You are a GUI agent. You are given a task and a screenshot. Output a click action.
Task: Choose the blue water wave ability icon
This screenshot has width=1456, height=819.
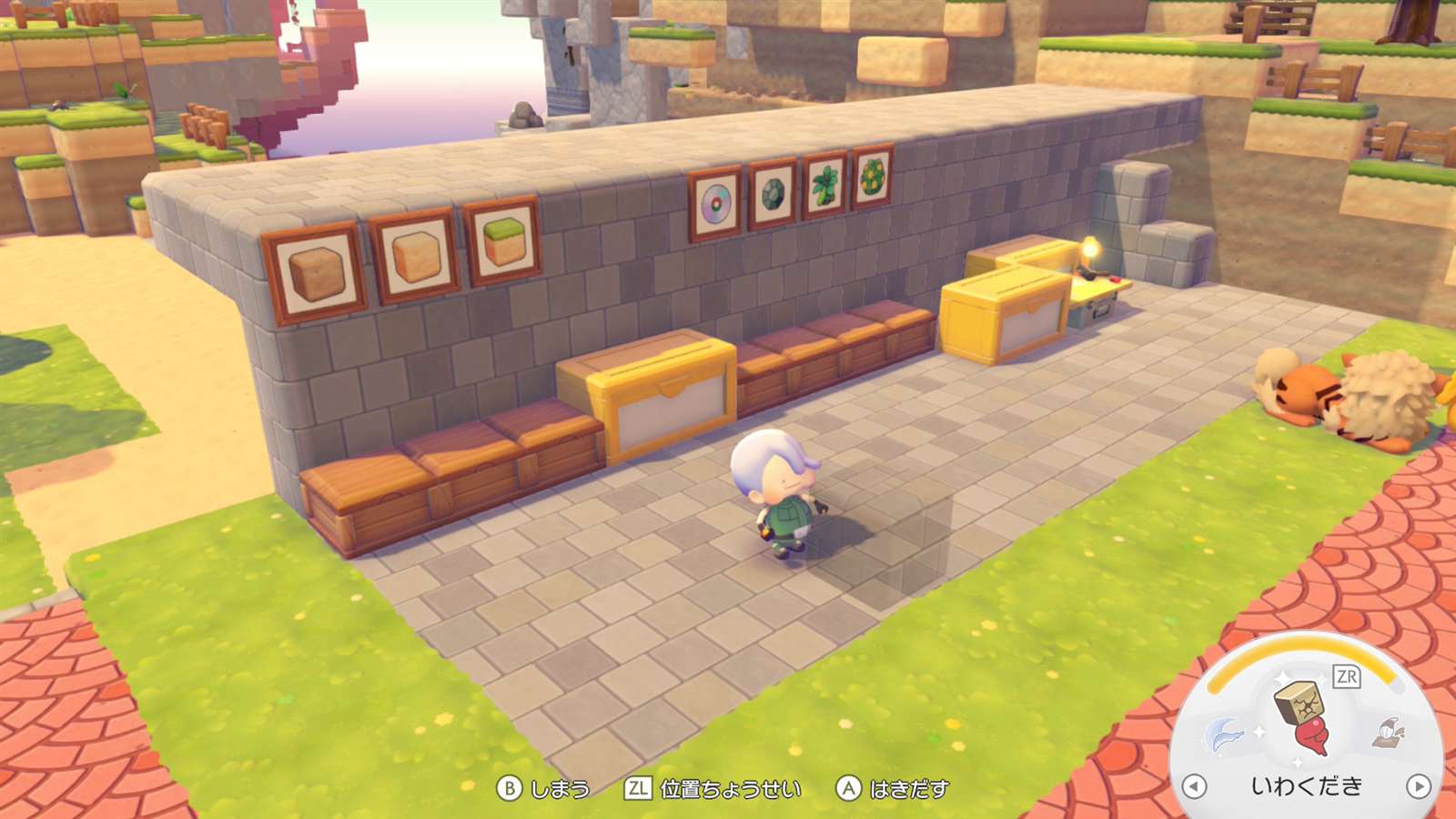pos(1223,734)
